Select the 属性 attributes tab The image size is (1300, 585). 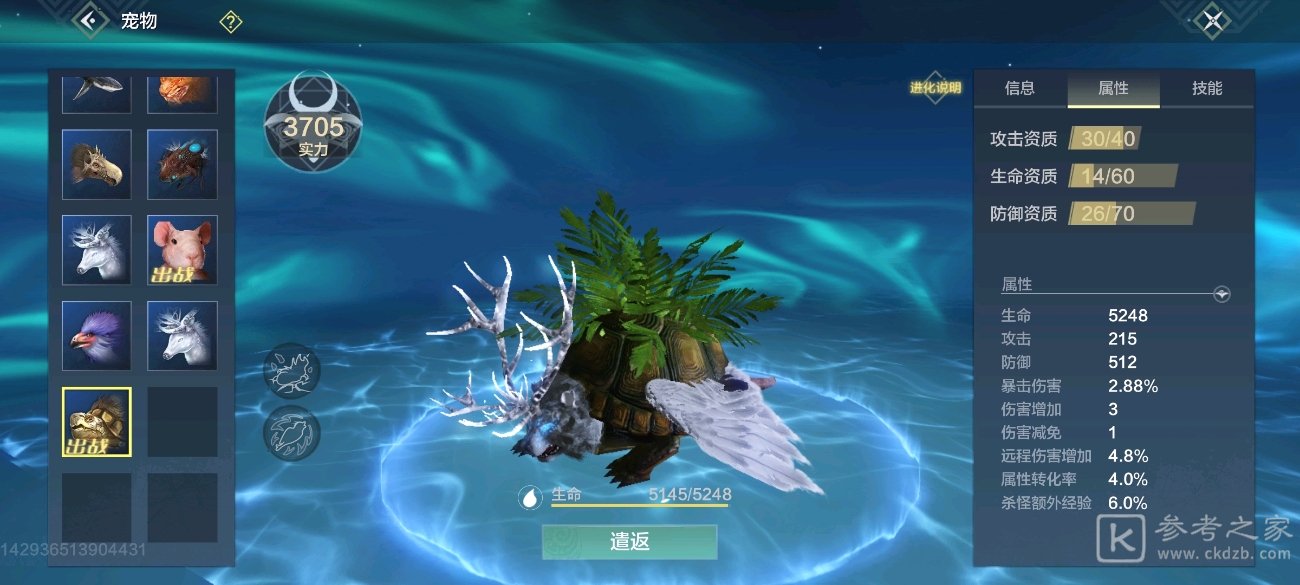[x=1113, y=89]
